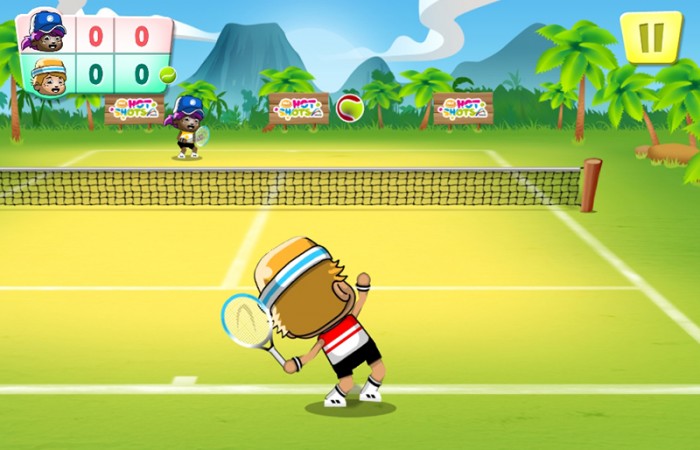Screen dimensions: 700x450
Task: Pause the match with the yellow button
Action: (x=651, y=37)
